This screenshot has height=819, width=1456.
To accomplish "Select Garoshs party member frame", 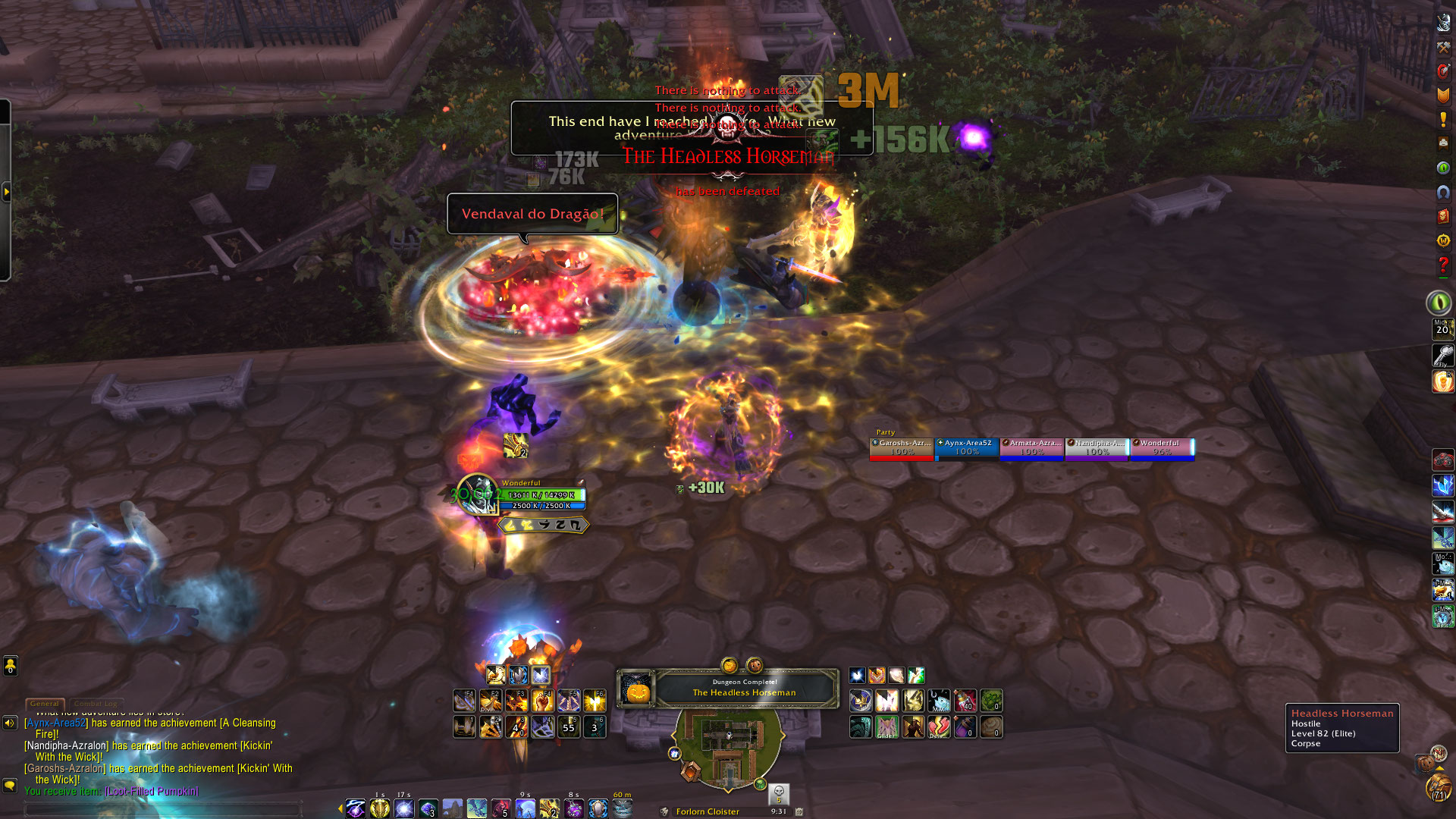I will click(x=902, y=447).
